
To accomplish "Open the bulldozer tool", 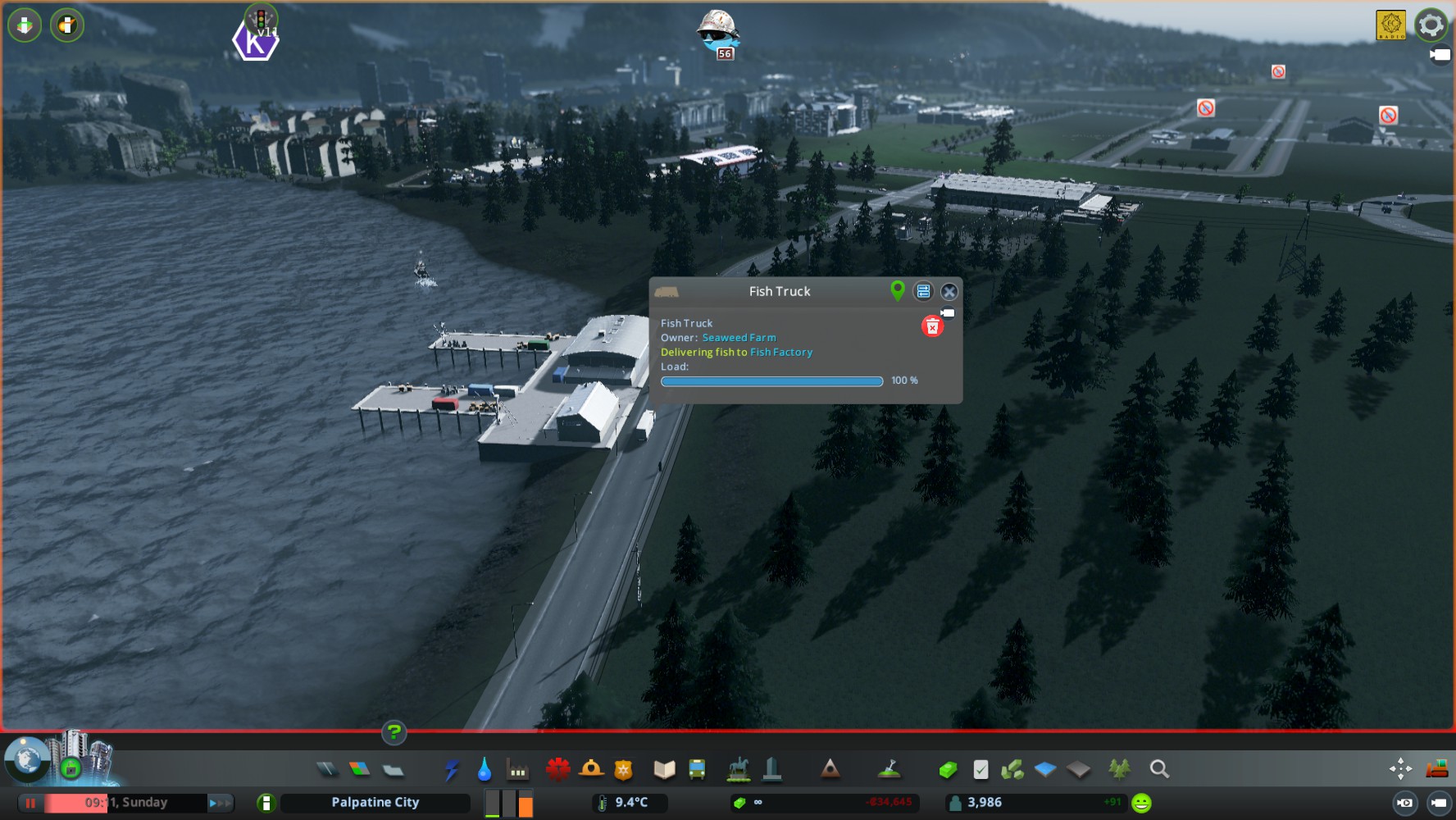I will tap(1436, 768).
